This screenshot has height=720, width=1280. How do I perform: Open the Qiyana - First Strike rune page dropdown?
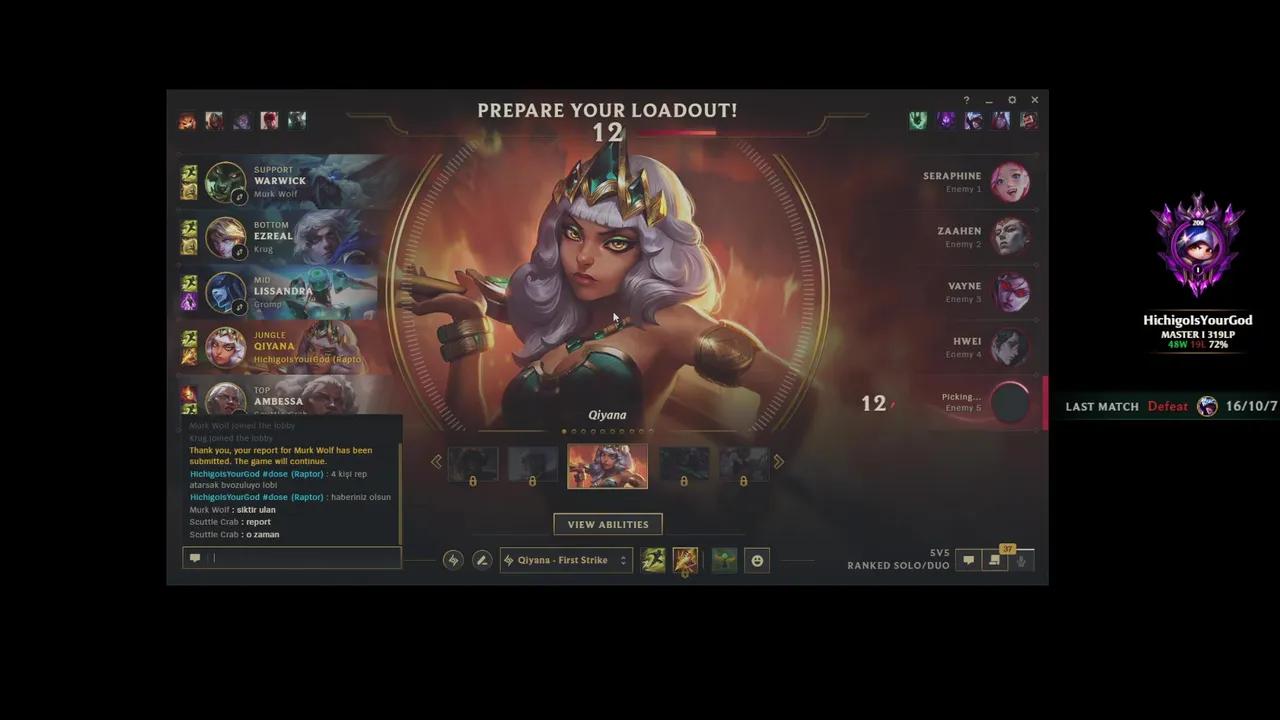(x=565, y=560)
